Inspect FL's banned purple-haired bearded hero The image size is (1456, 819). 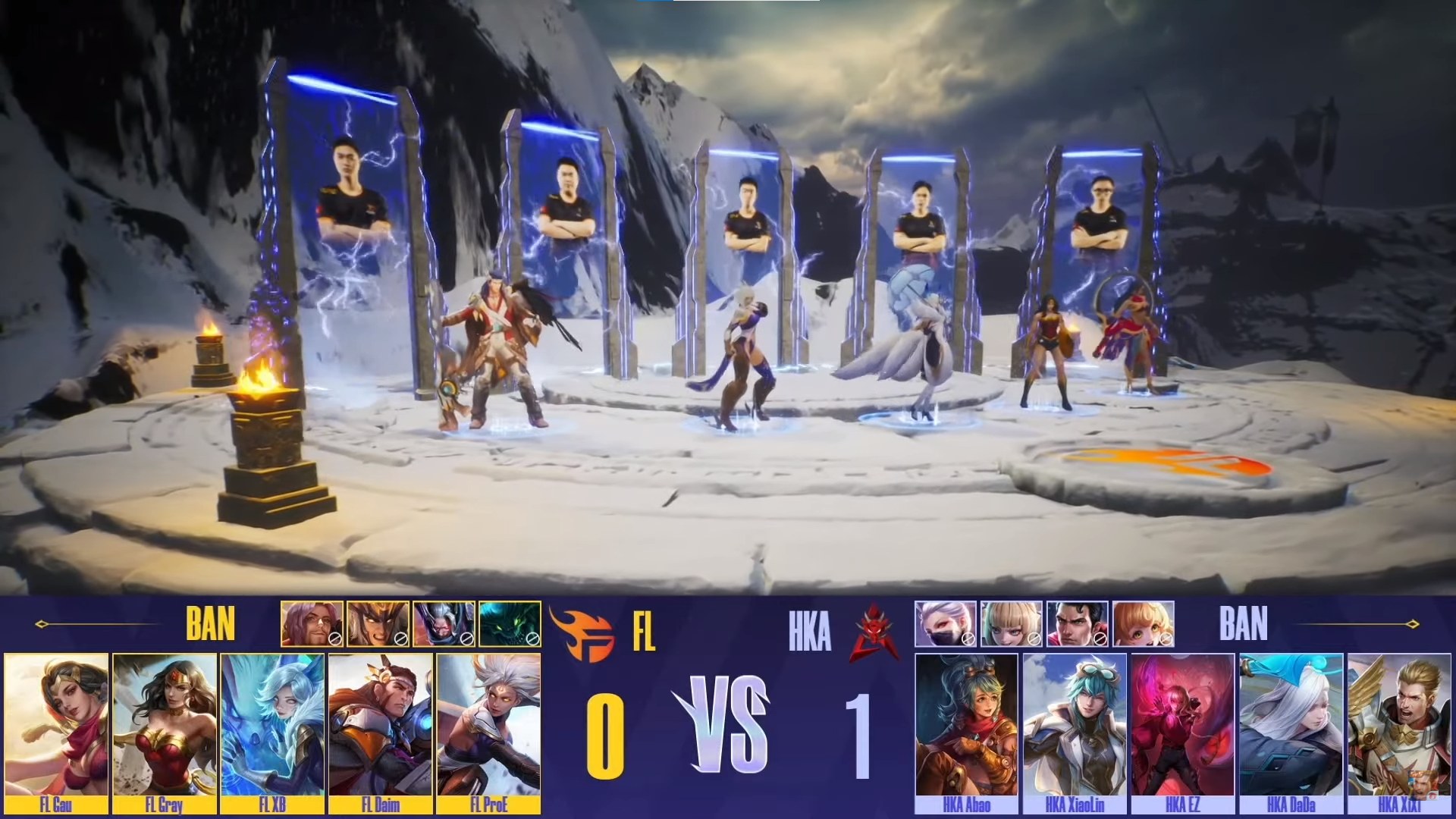click(312, 623)
